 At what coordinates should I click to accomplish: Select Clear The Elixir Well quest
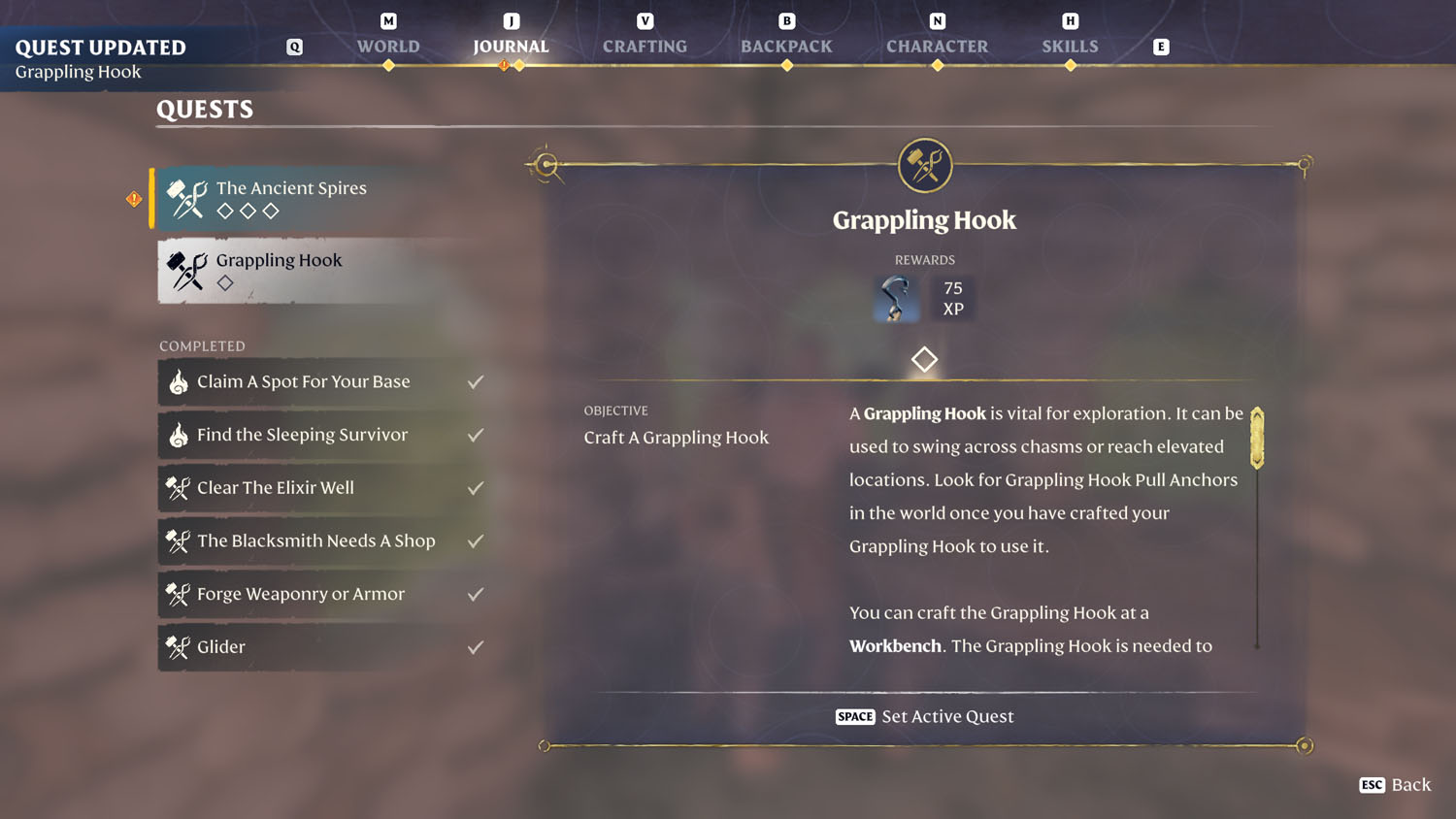(322, 488)
